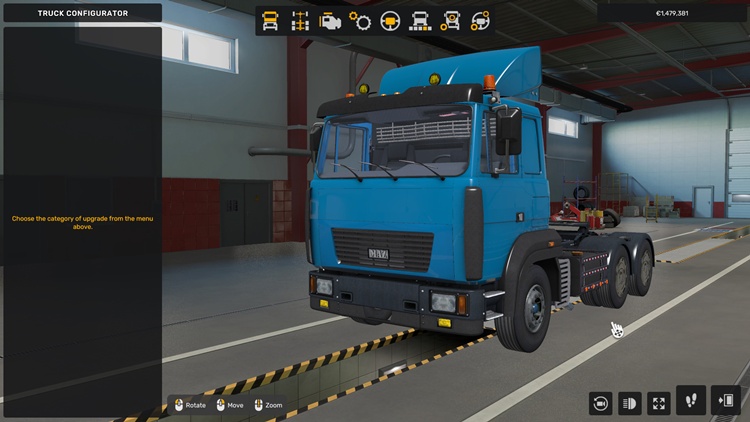Screen dimensions: 750x422
Task: Choose the transmission gears category
Action: click(360, 21)
